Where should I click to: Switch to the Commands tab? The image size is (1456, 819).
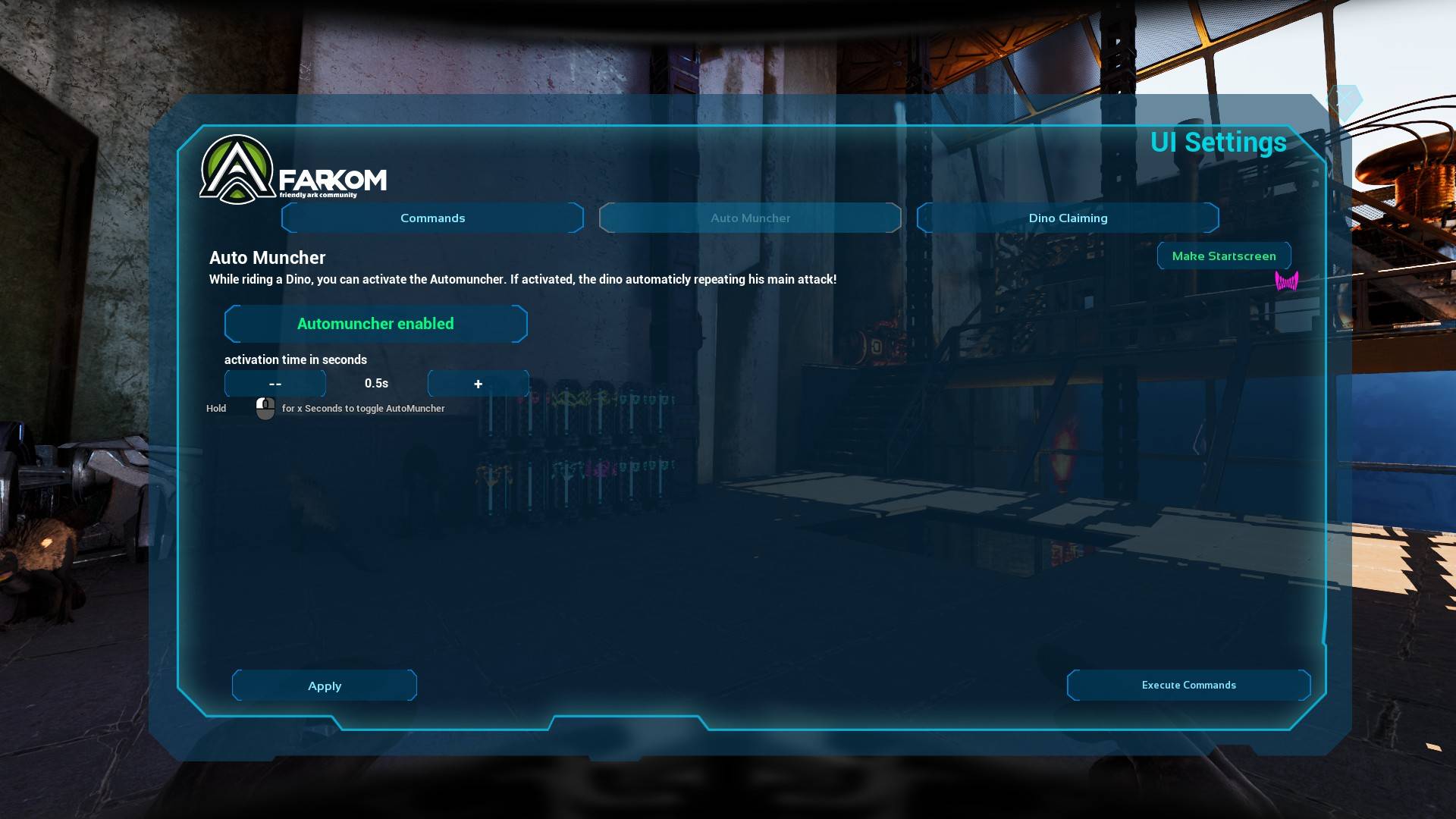pos(432,218)
